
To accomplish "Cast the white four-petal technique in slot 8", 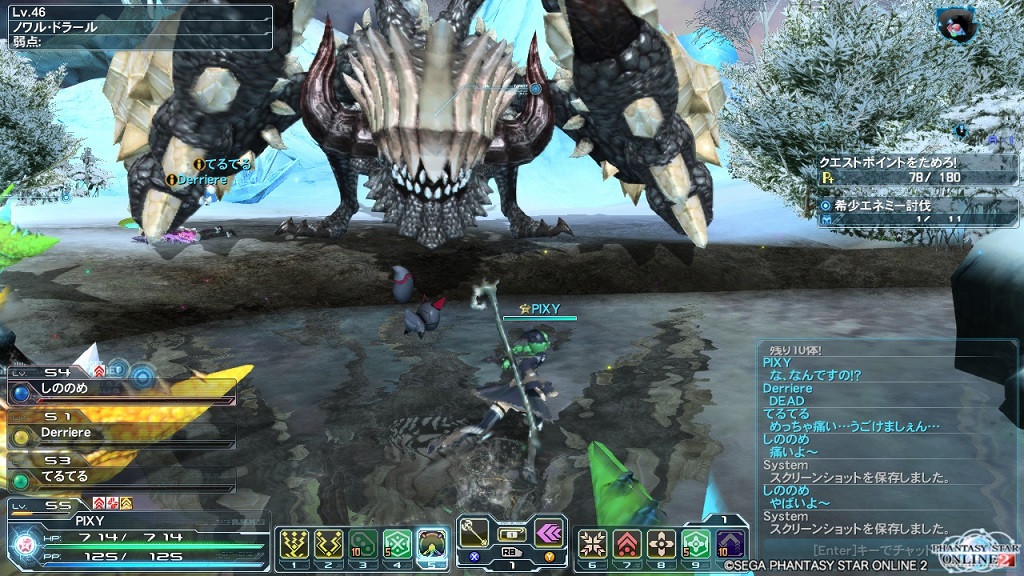I will click(x=661, y=543).
